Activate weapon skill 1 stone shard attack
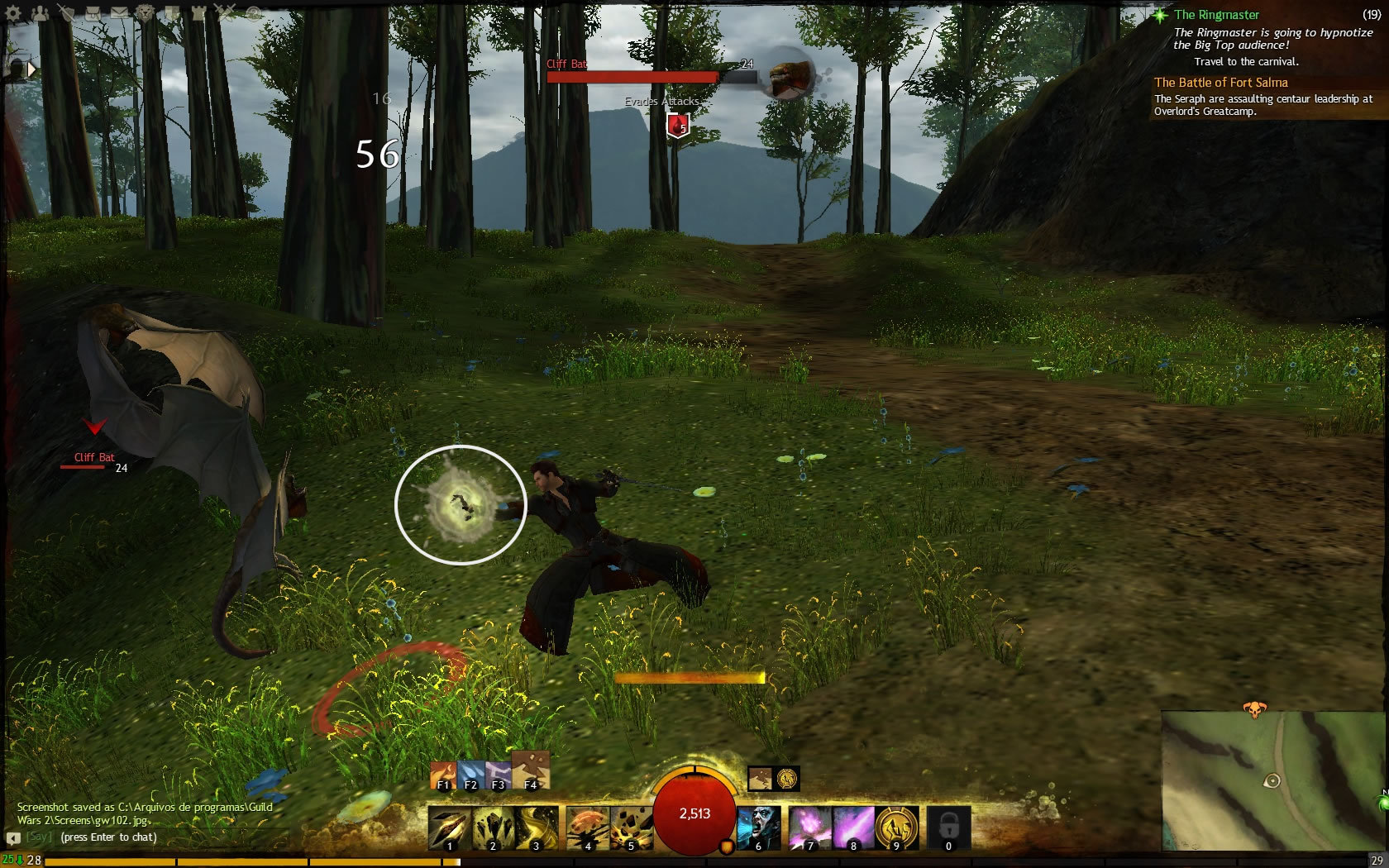This screenshot has height=868, width=1389. click(450, 828)
